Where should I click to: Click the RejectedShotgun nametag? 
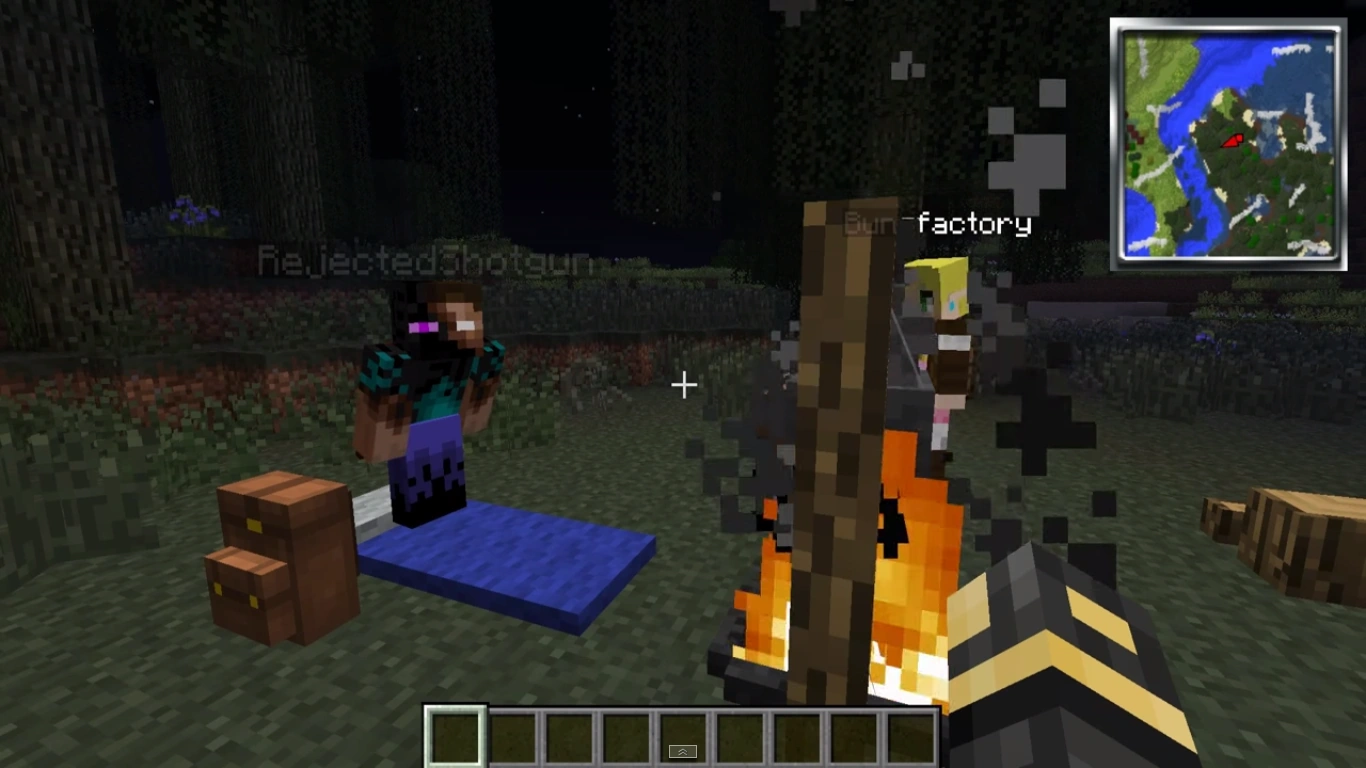(424, 260)
